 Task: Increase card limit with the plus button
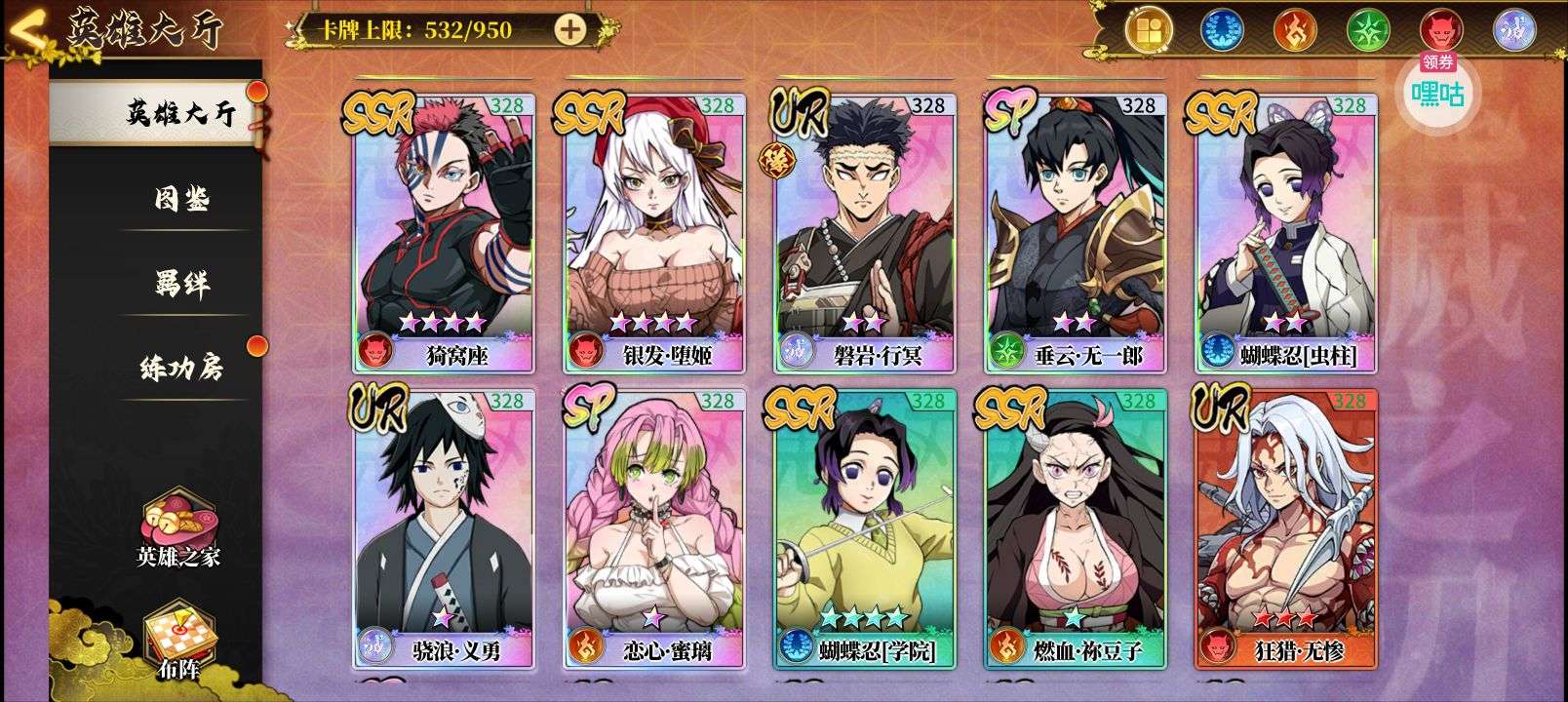tap(570, 29)
